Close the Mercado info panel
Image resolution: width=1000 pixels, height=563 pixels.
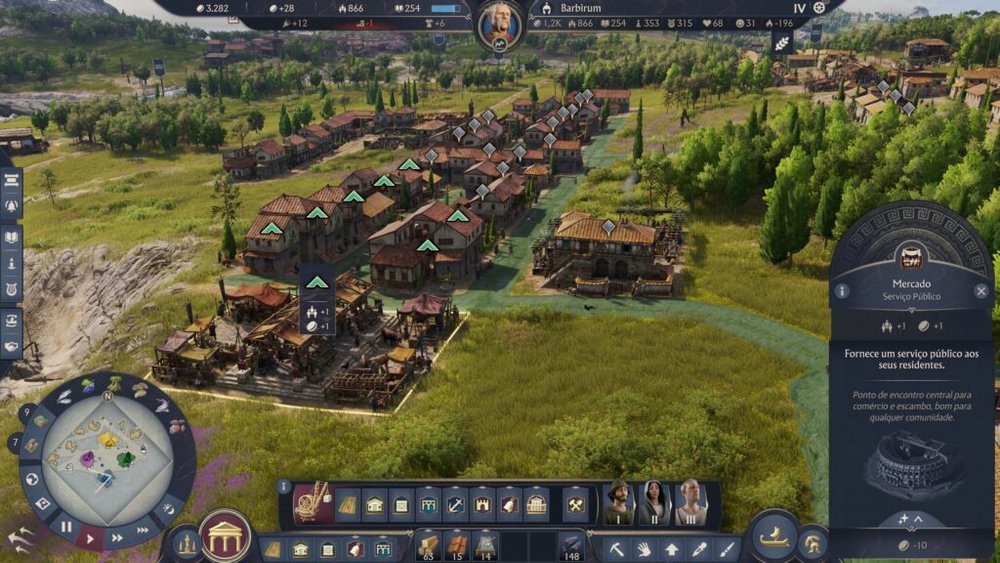980,292
